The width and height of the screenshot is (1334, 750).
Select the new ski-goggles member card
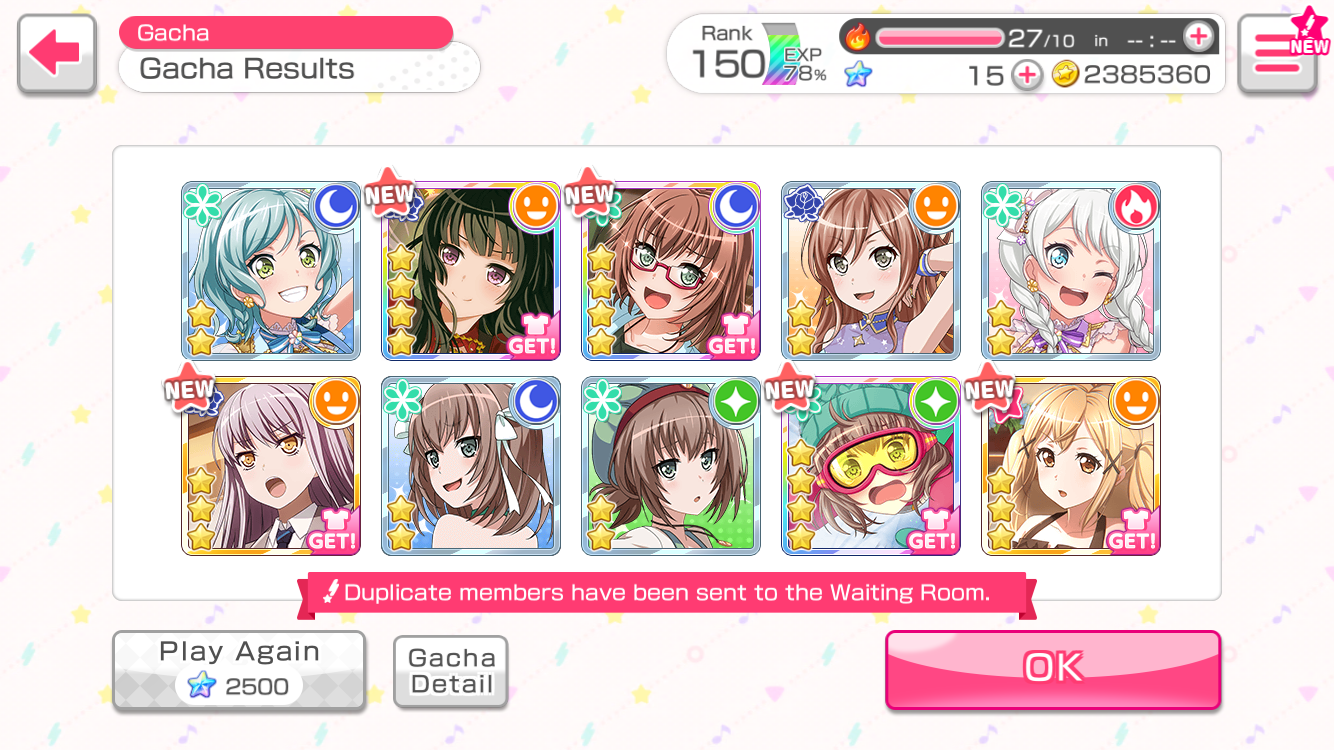(x=871, y=466)
